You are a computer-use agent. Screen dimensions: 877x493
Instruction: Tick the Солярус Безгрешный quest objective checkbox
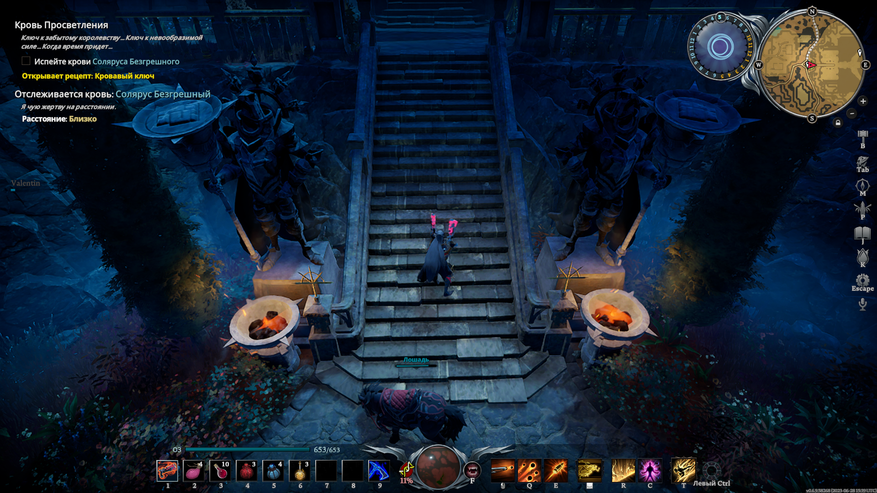26,62
